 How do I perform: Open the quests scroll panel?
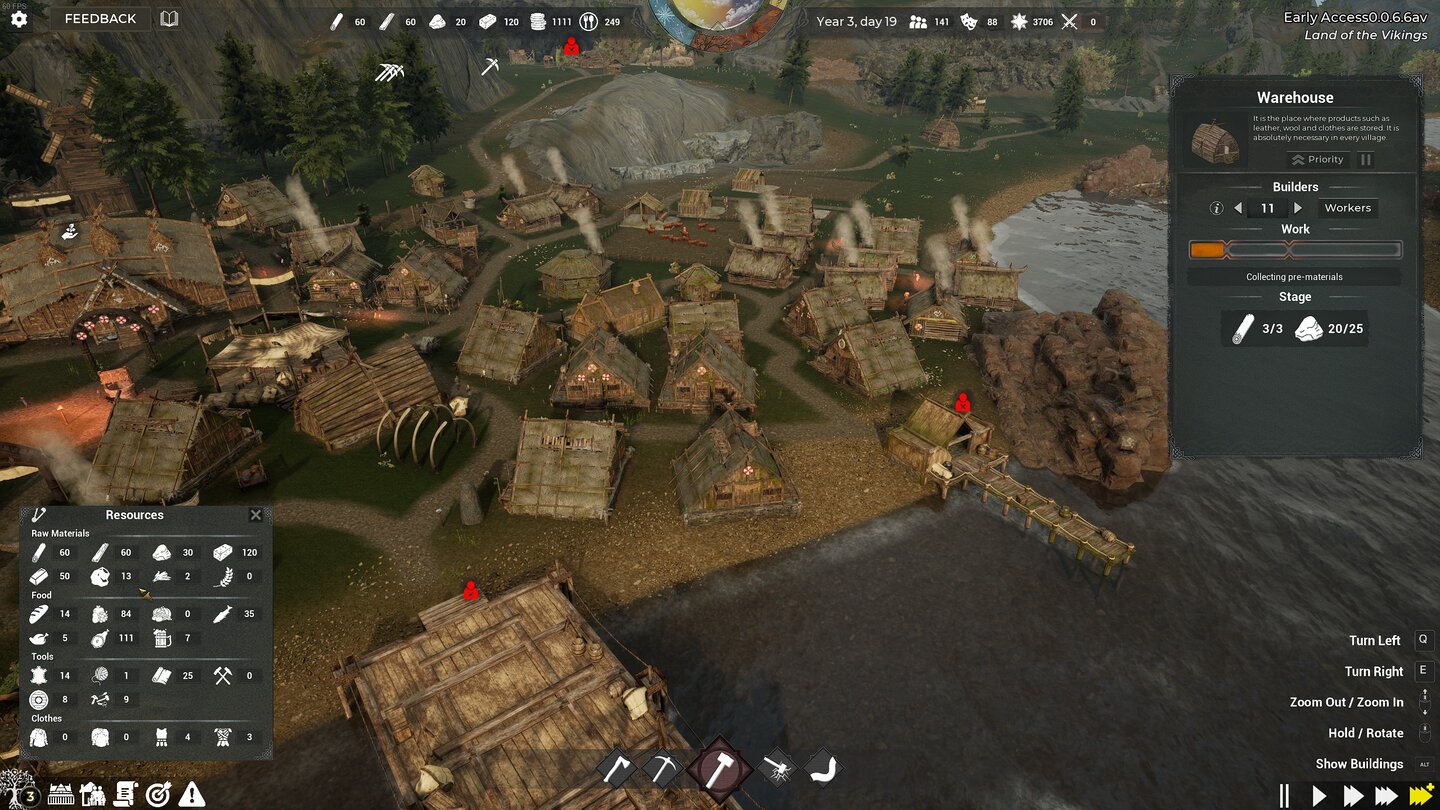pos(125,795)
